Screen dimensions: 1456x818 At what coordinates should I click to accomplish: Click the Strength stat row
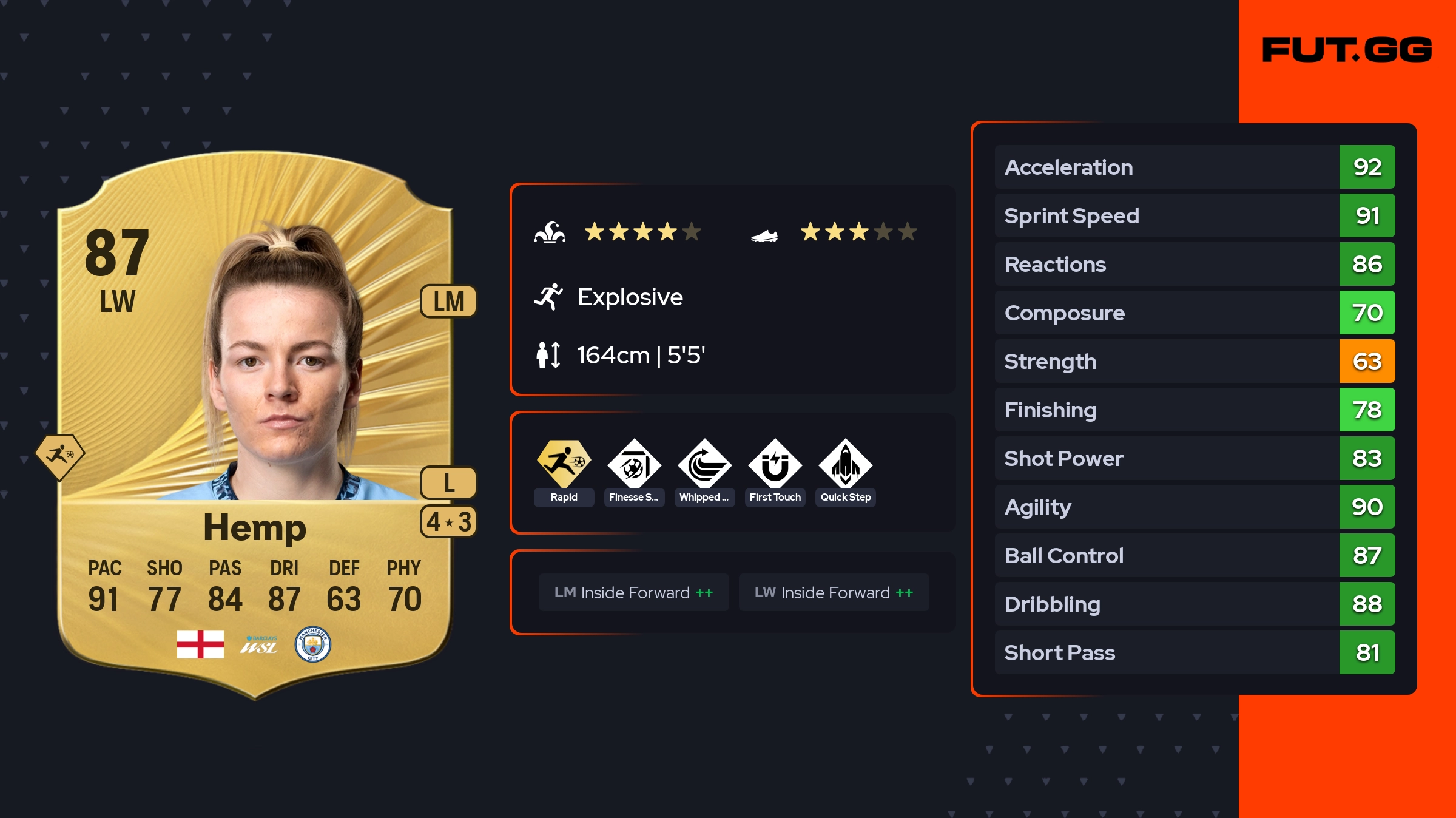point(1194,361)
